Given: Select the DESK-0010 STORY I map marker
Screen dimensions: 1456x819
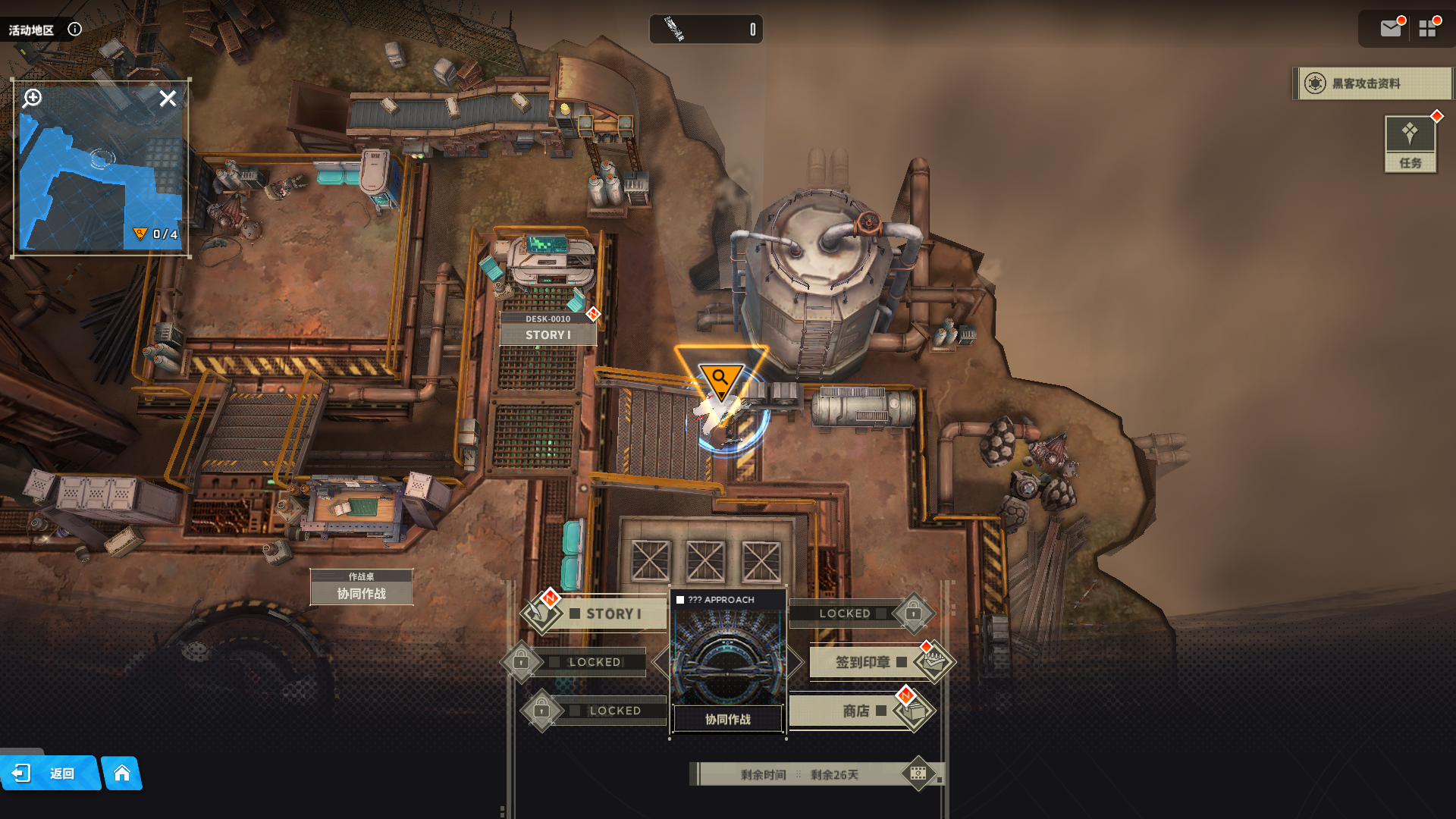Looking at the screenshot, I should coord(548,329).
